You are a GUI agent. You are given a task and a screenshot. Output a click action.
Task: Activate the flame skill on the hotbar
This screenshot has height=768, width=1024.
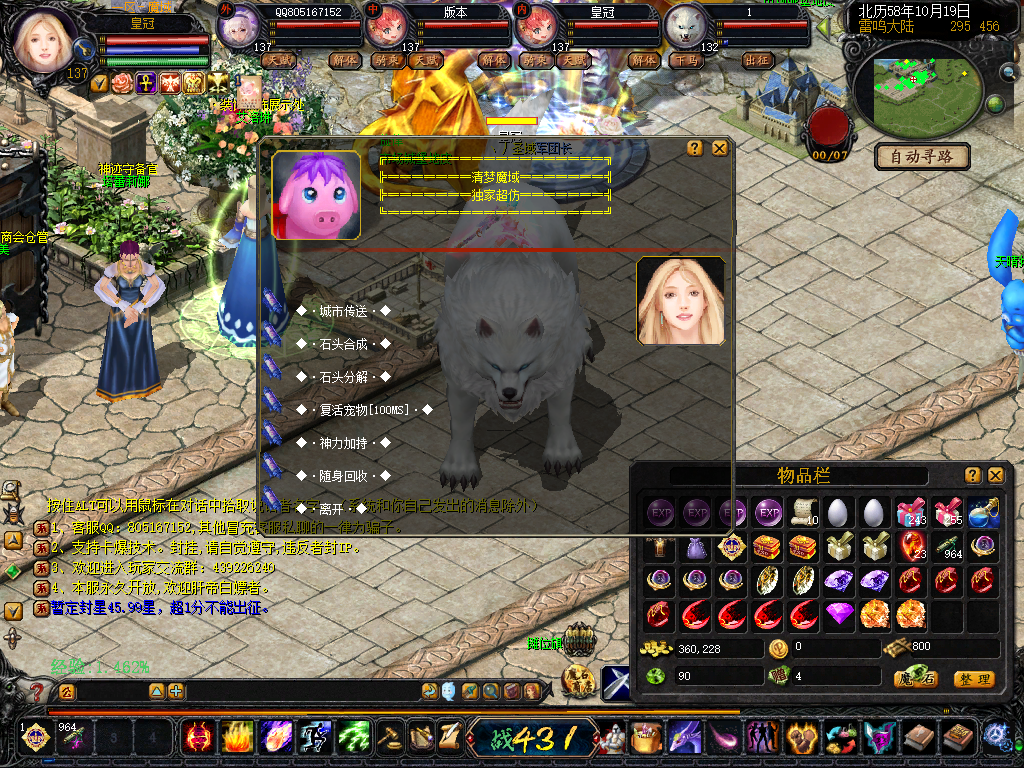tap(237, 738)
